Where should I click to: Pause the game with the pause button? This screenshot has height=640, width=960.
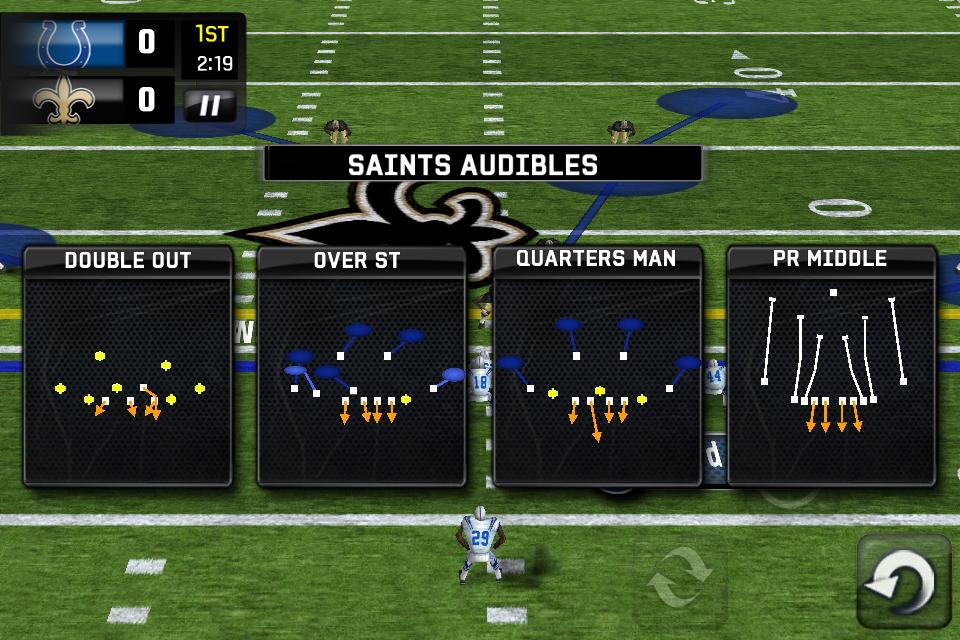210,105
